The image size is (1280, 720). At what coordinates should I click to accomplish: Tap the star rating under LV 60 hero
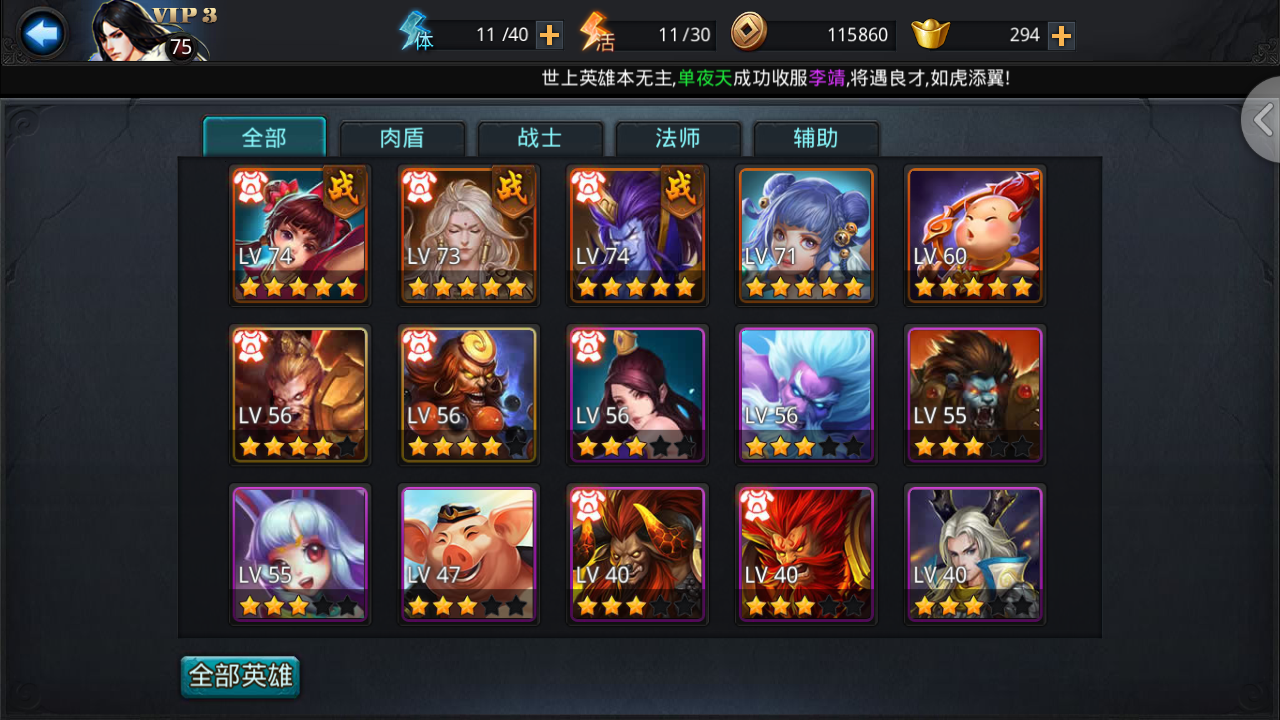[x=975, y=287]
